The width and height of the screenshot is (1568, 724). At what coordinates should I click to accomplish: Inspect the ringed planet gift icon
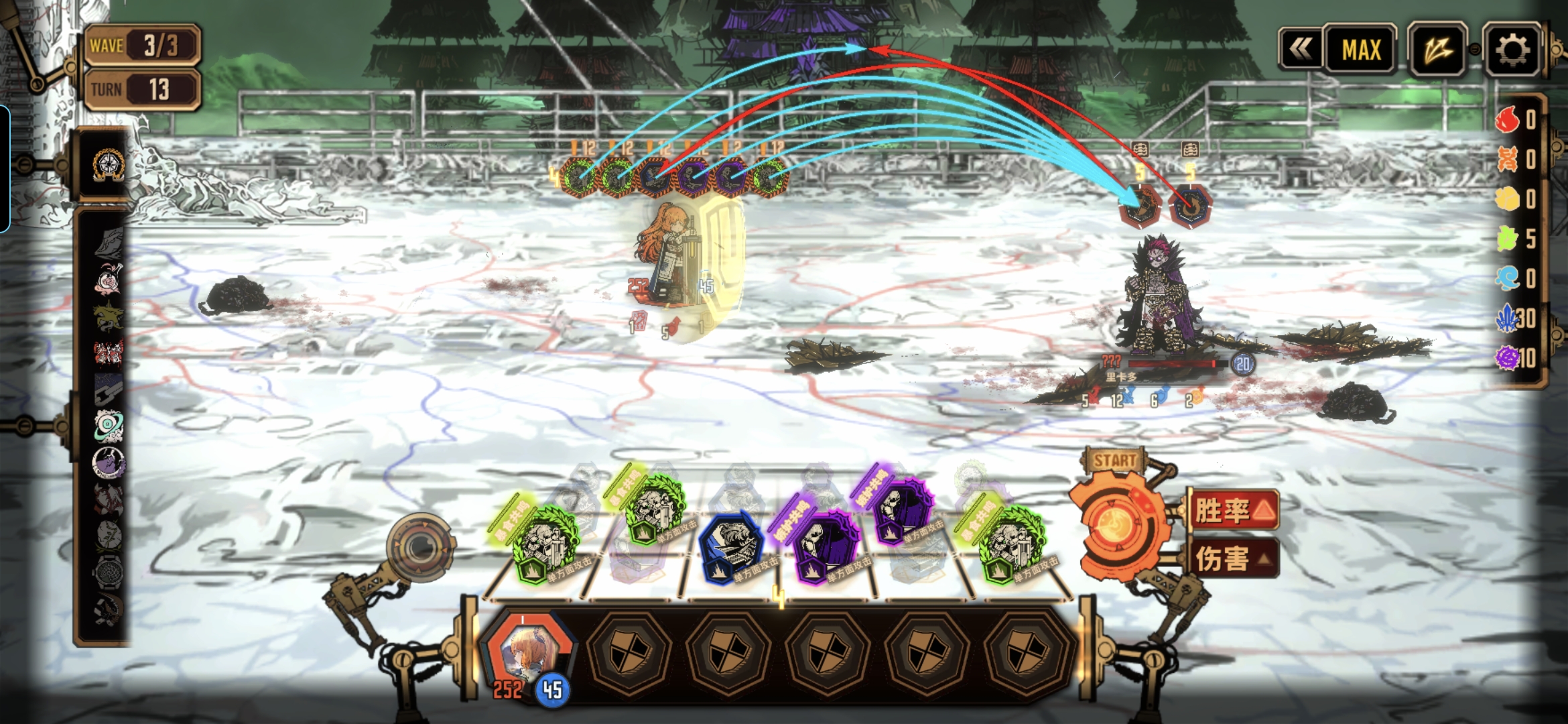point(107,426)
